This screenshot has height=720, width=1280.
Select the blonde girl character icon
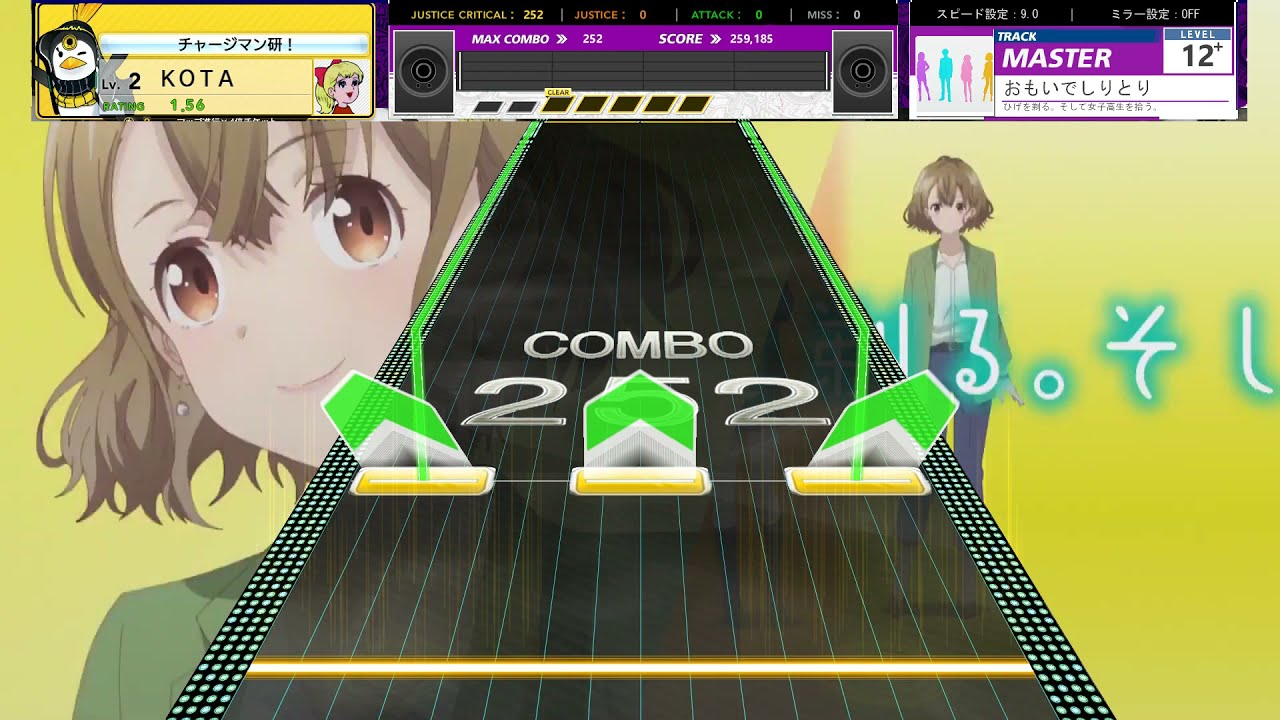point(338,87)
